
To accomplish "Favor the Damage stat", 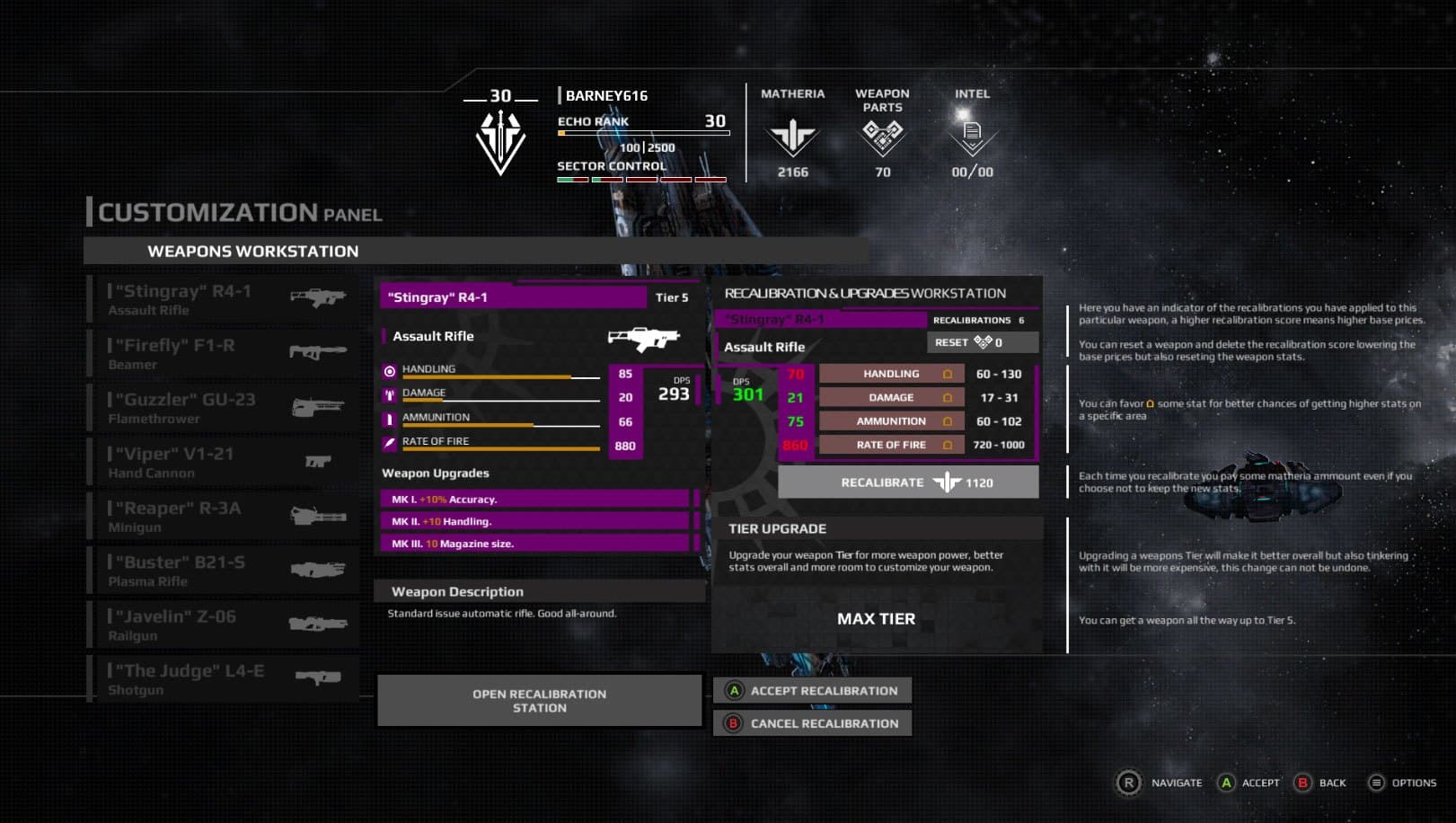I will click(947, 397).
